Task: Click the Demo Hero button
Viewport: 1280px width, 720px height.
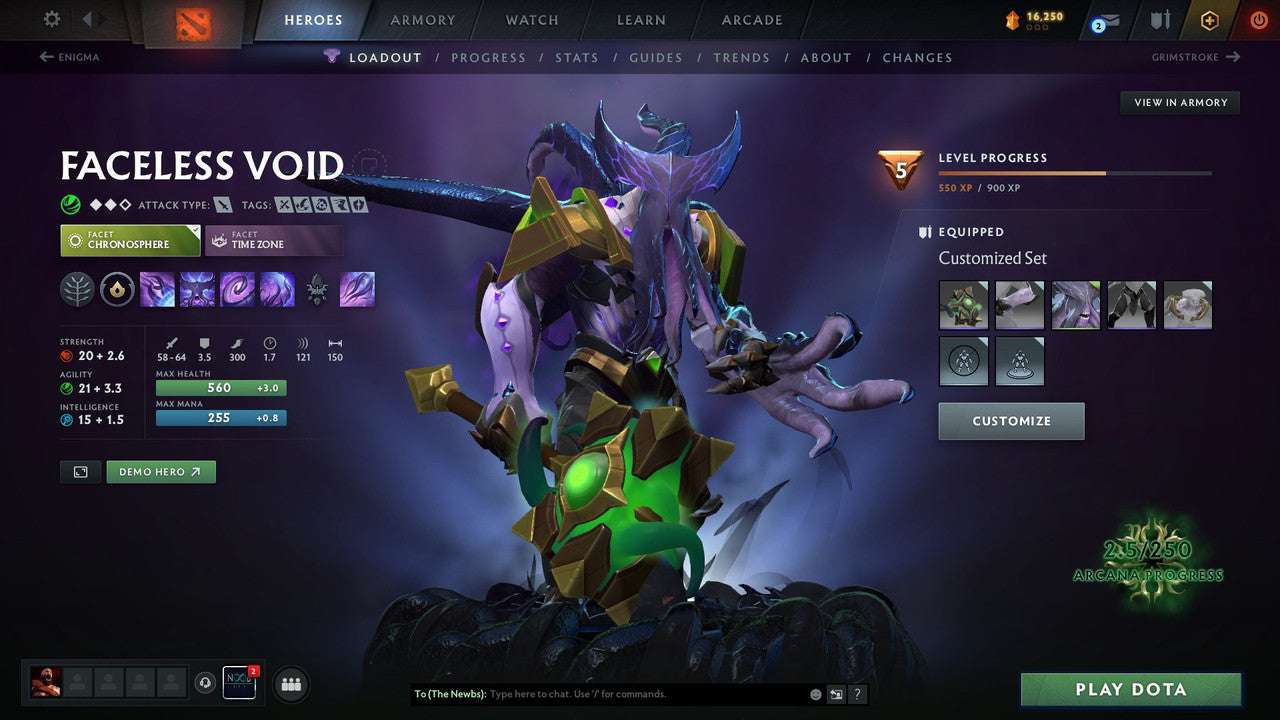Action: (160, 471)
